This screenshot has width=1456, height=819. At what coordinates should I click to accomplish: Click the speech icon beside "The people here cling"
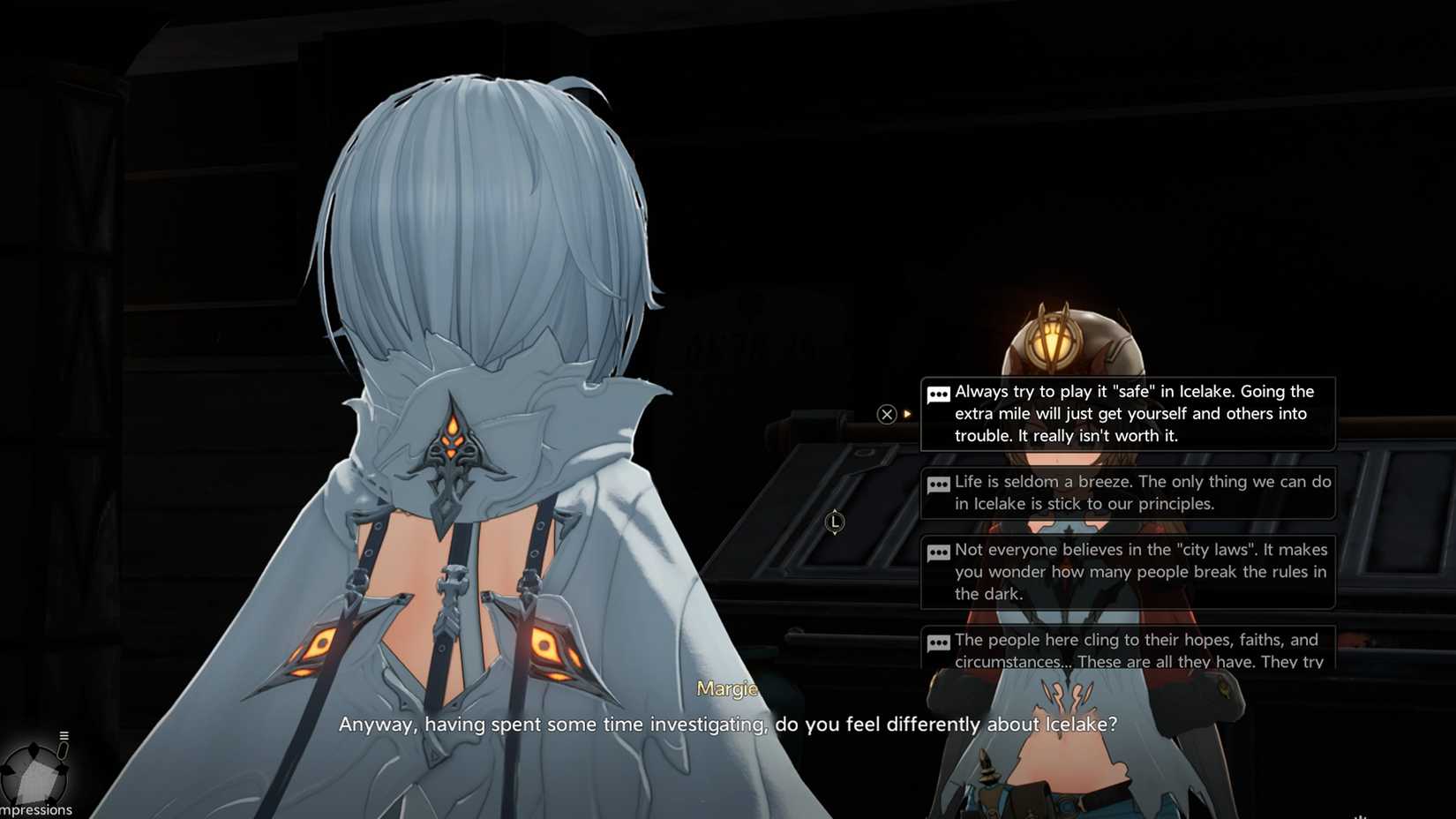[x=937, y=643]
